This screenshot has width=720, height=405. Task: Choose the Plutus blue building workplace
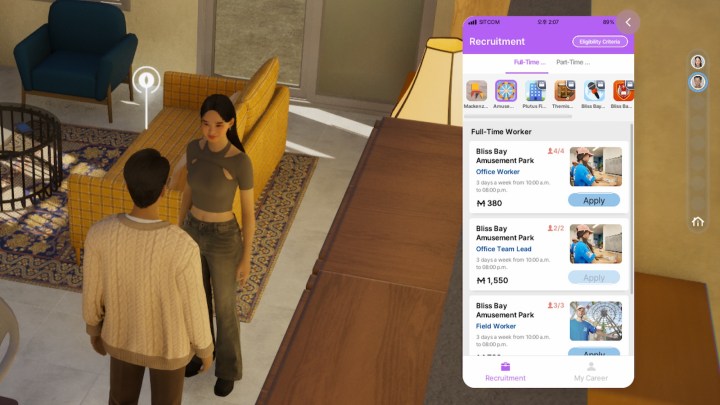535,91
